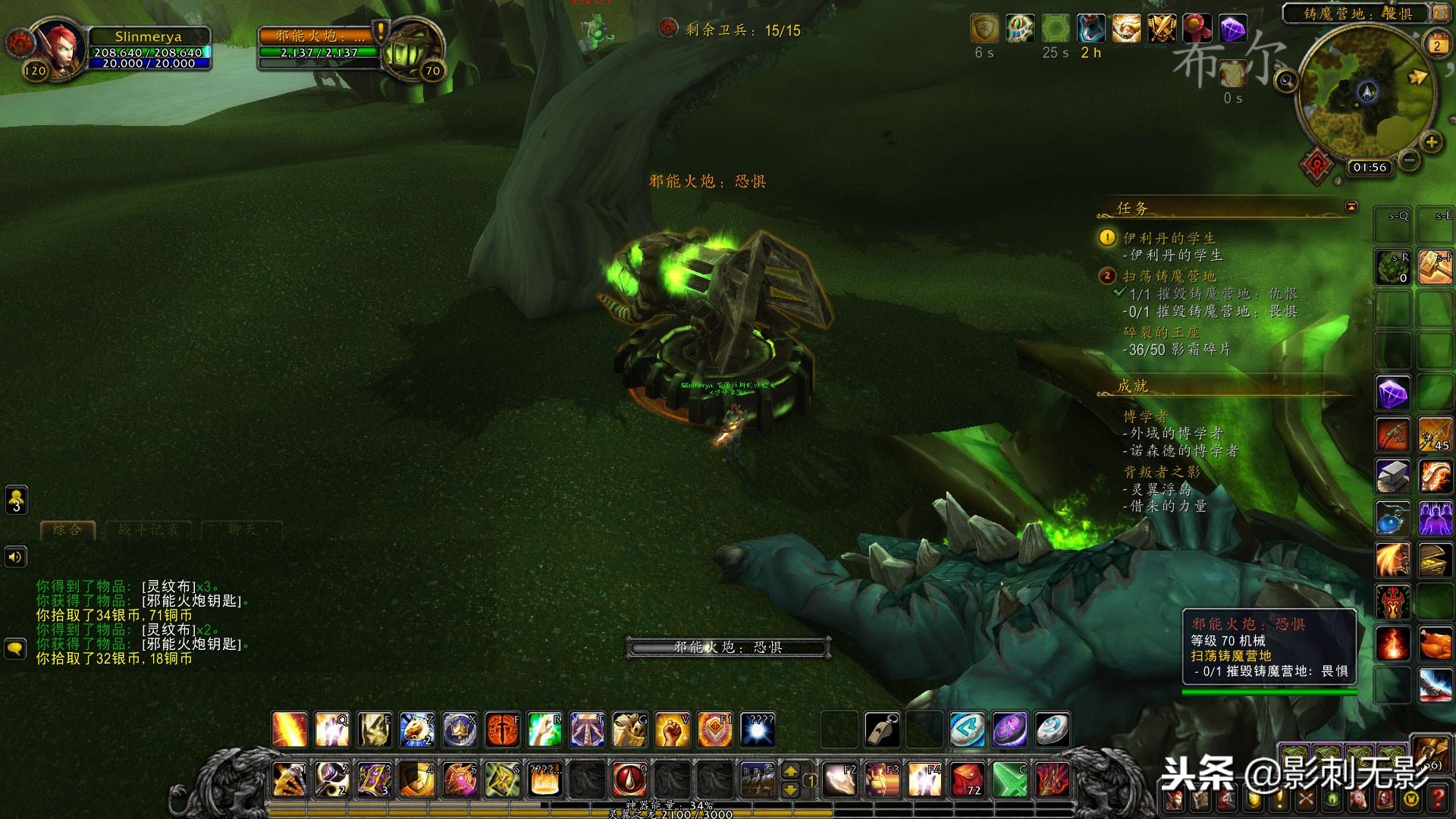Collapse the 任务 quest tracker
This screenshot has height=819, width=1456.
[1351, 207]
